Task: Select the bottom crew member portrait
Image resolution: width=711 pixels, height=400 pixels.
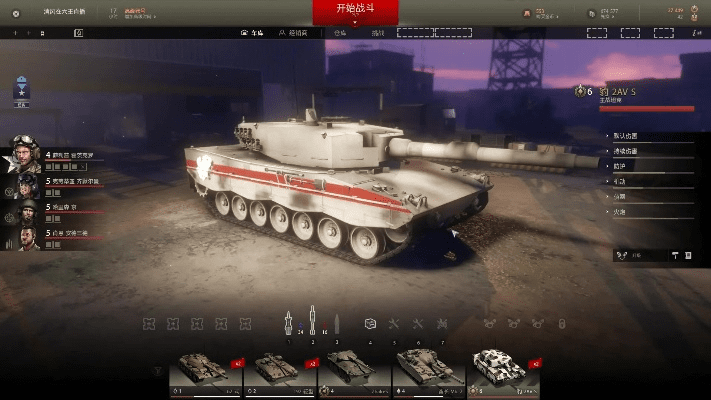Action: click(x=23, y=237)
